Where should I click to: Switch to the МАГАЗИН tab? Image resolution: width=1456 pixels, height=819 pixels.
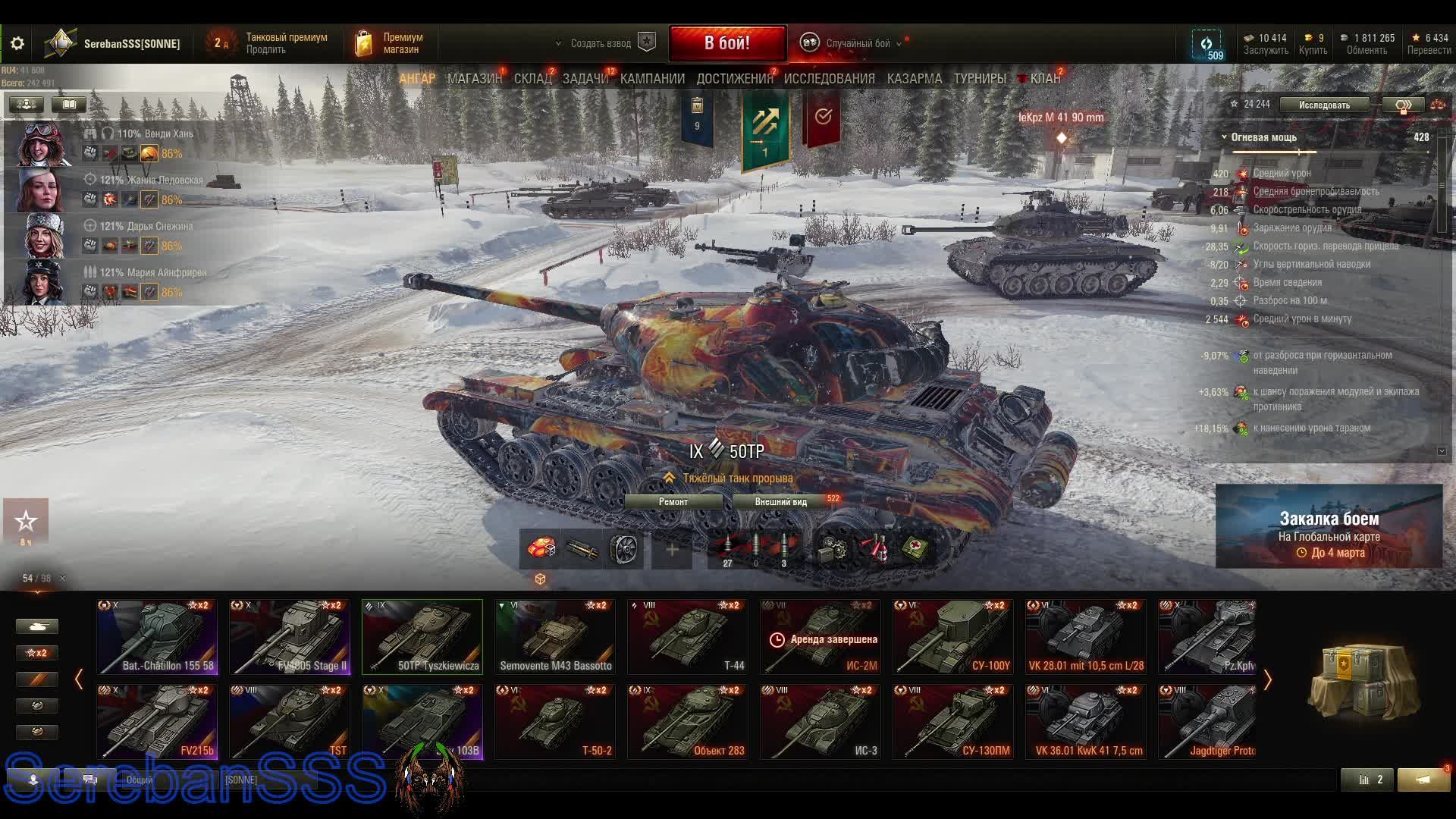click(x=474, y=79)
